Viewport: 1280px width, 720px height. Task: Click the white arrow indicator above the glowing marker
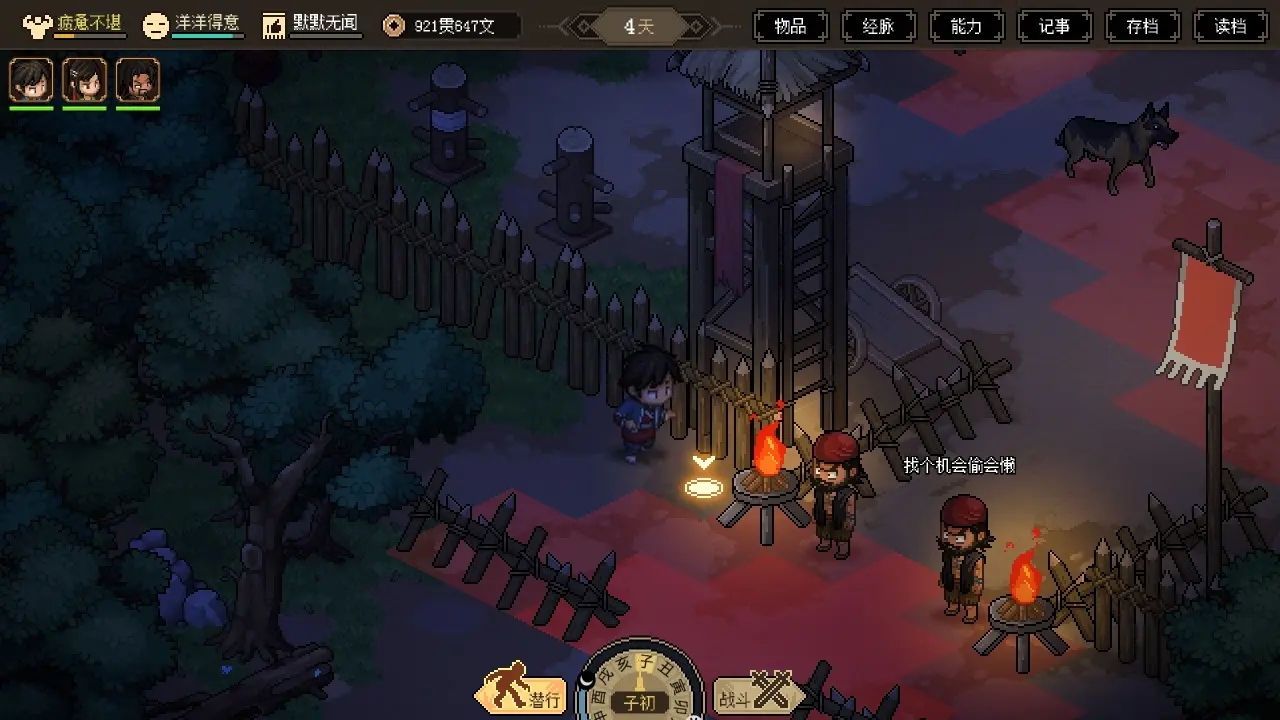point(703,463)
